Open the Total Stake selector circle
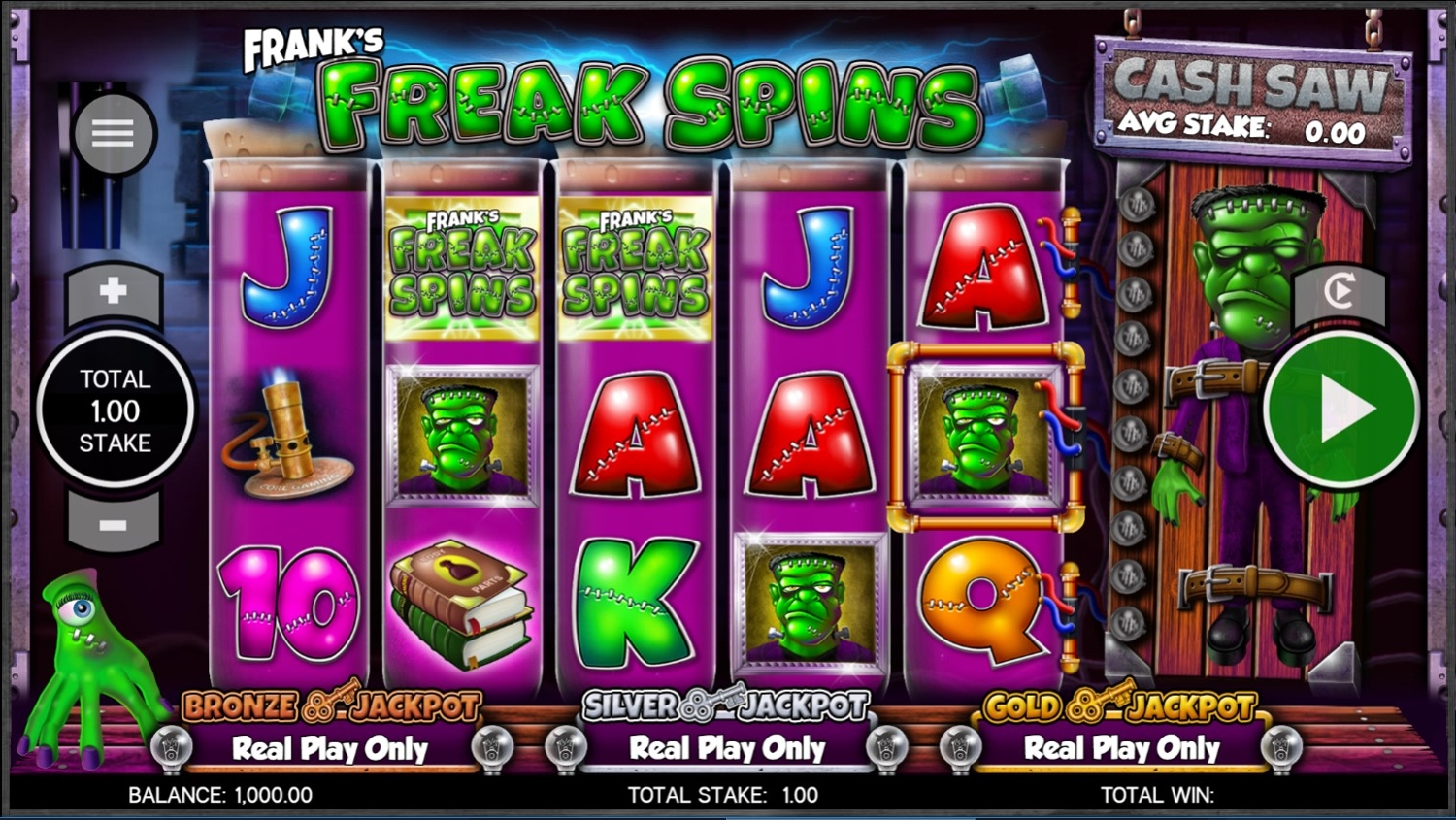This screenshot has width=1456, height=820. coord(115,410)
